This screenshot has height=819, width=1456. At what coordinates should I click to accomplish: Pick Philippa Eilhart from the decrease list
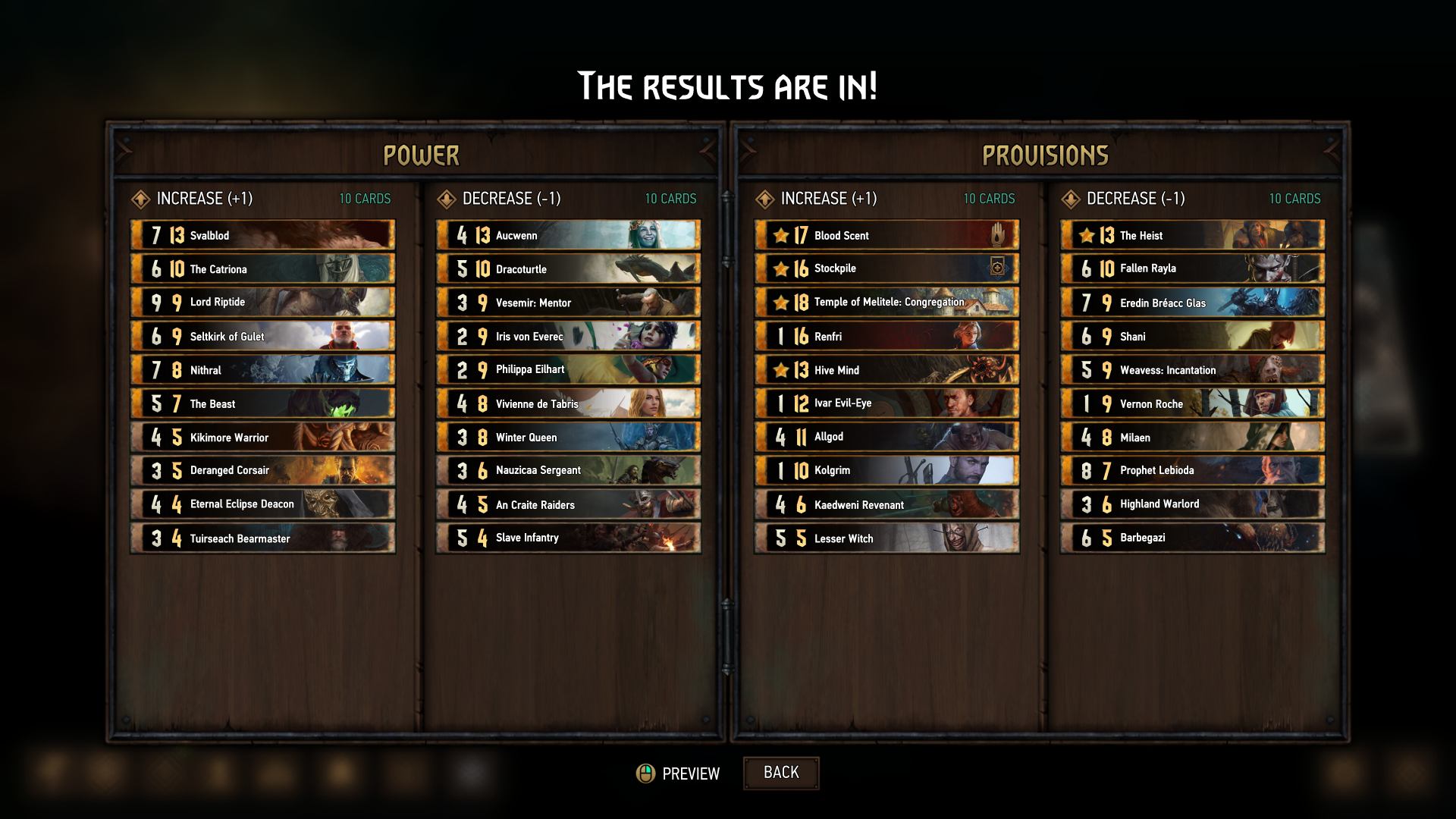pos(568,369)
